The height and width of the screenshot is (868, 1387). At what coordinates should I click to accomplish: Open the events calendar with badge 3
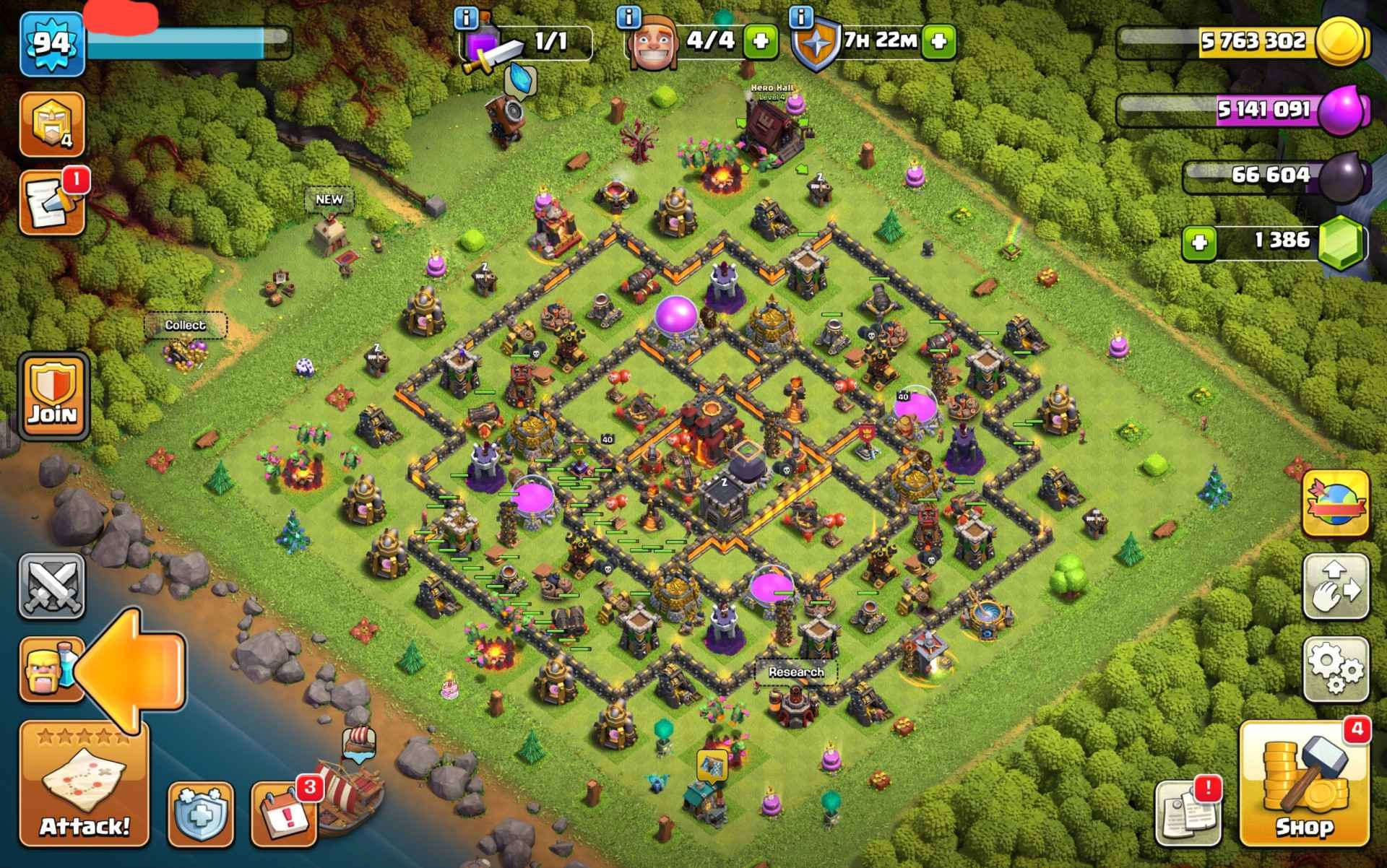pos(285,814)
